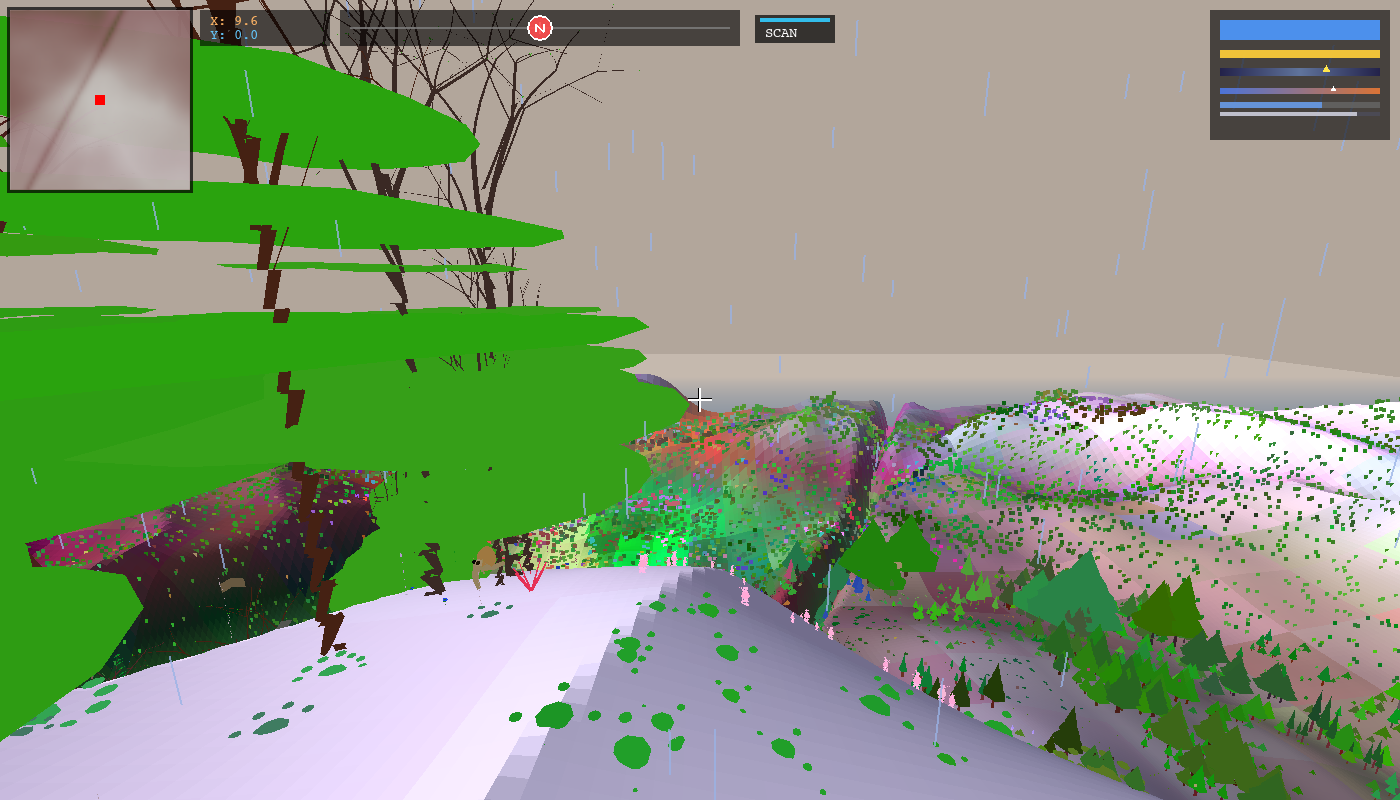Click the cyan indicator strip above SCAN
Image resolution: width=1400 pixels, height=800 pixels.
[x=795, y=18]
